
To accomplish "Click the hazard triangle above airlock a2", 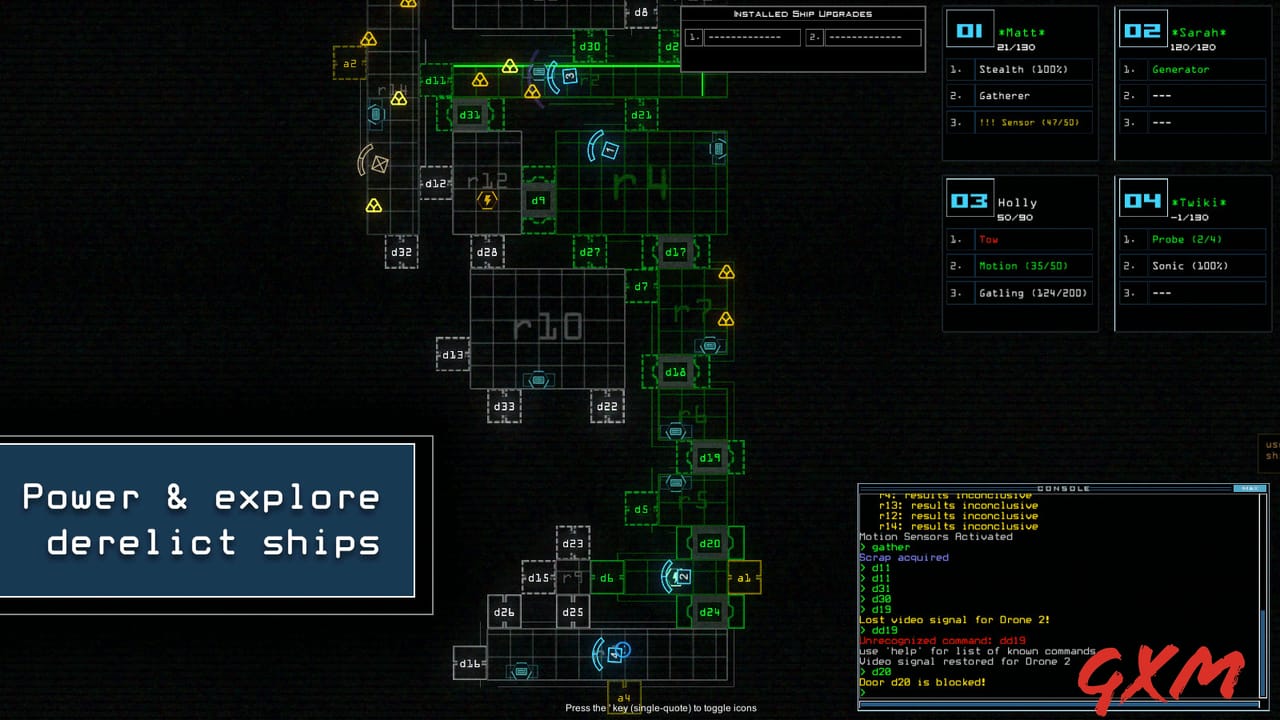I will click(x=371, y=38).
